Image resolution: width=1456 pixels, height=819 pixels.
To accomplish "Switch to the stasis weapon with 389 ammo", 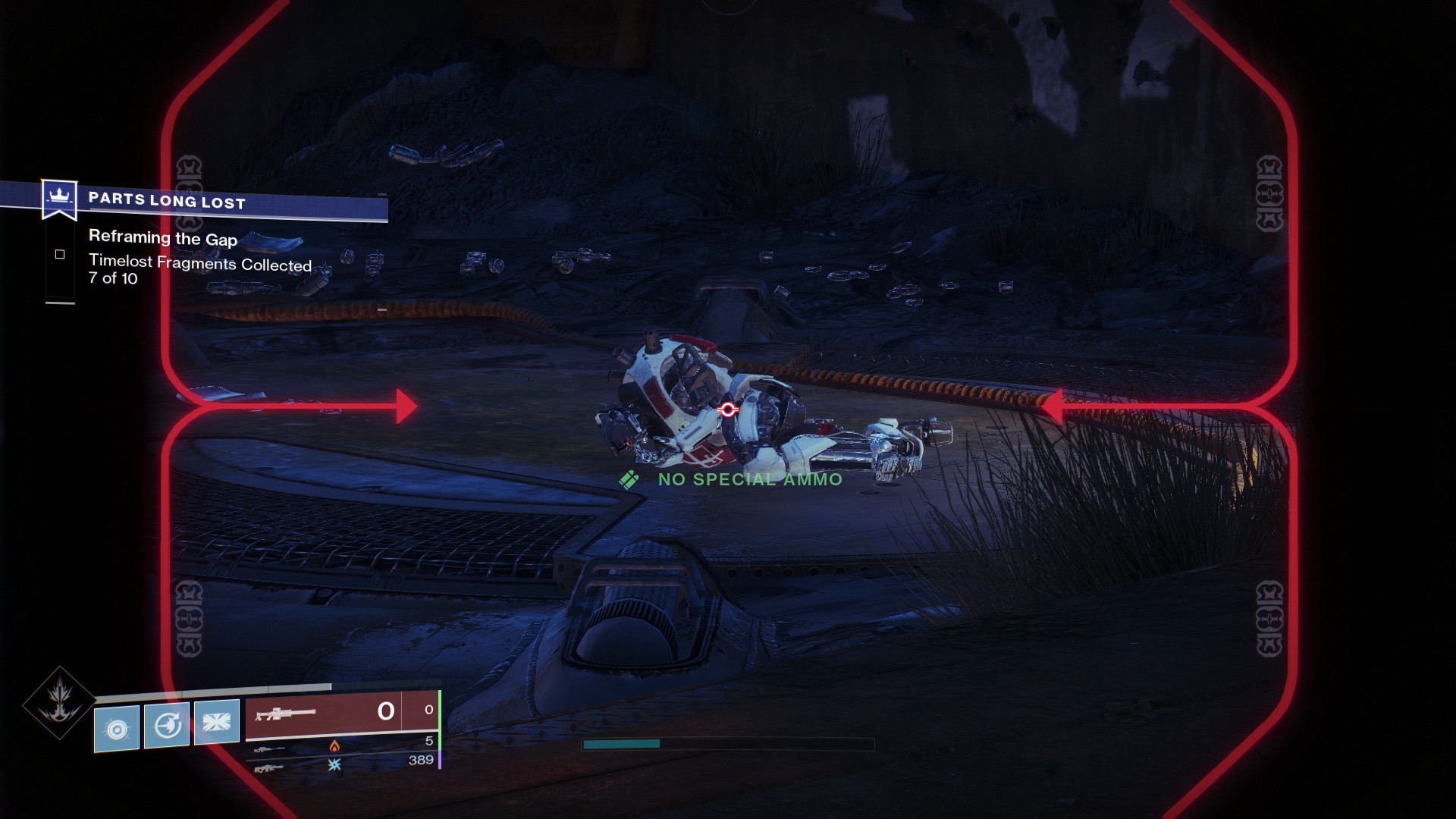I will [x=341, y=764].
